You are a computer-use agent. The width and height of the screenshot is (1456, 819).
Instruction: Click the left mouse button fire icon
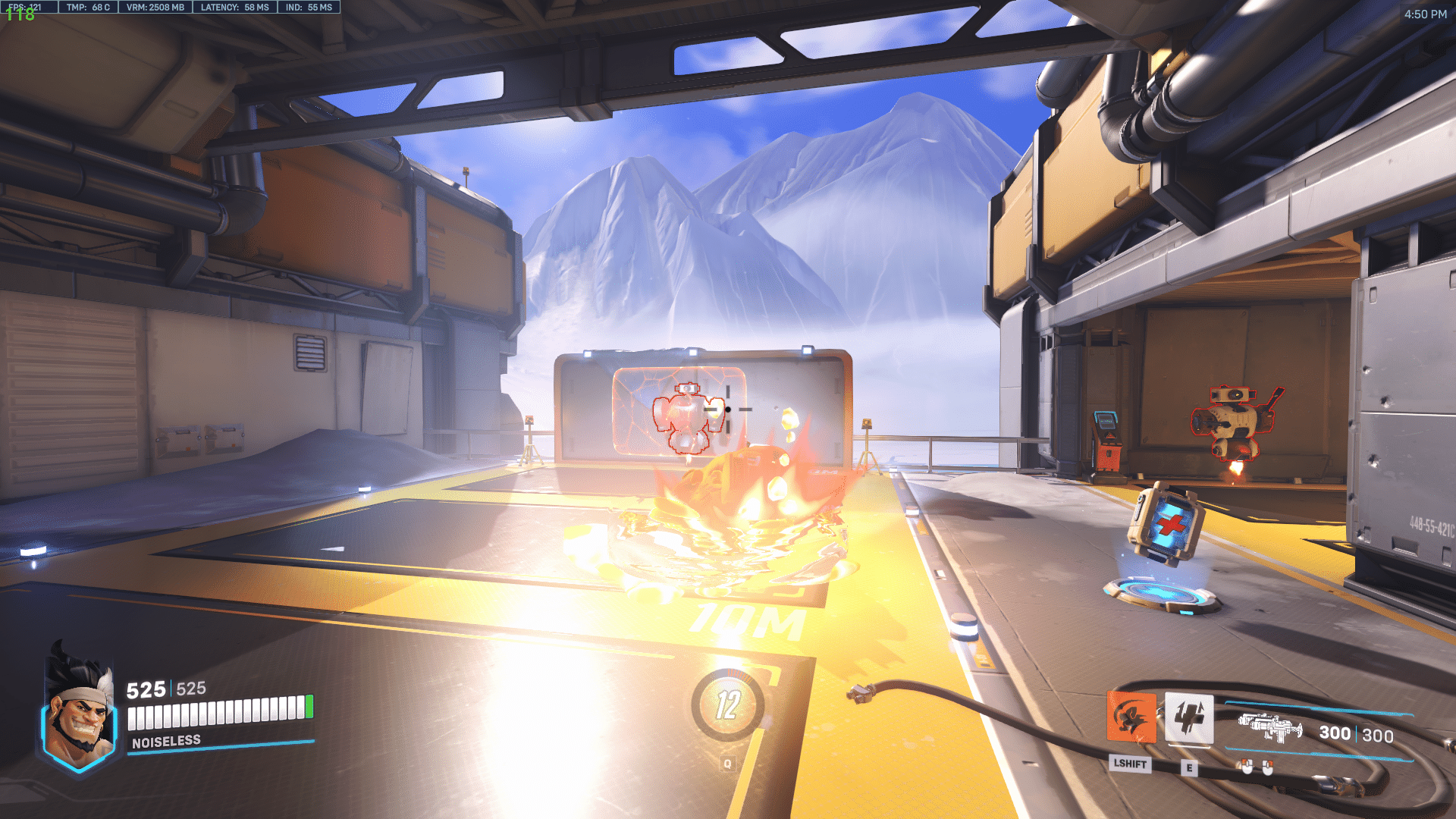(1247, 767)
